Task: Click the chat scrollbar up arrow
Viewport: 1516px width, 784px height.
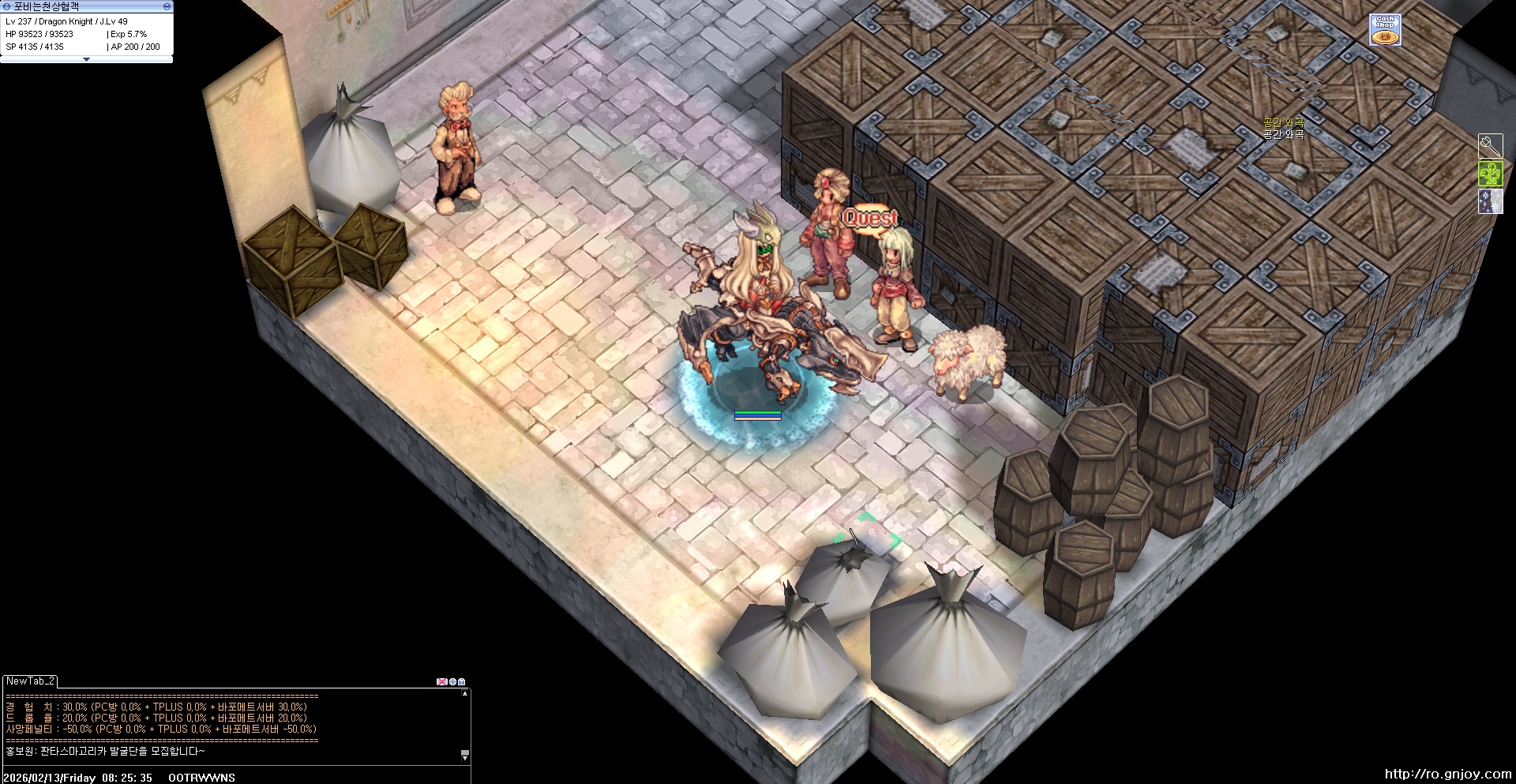Action: point(465,694)
